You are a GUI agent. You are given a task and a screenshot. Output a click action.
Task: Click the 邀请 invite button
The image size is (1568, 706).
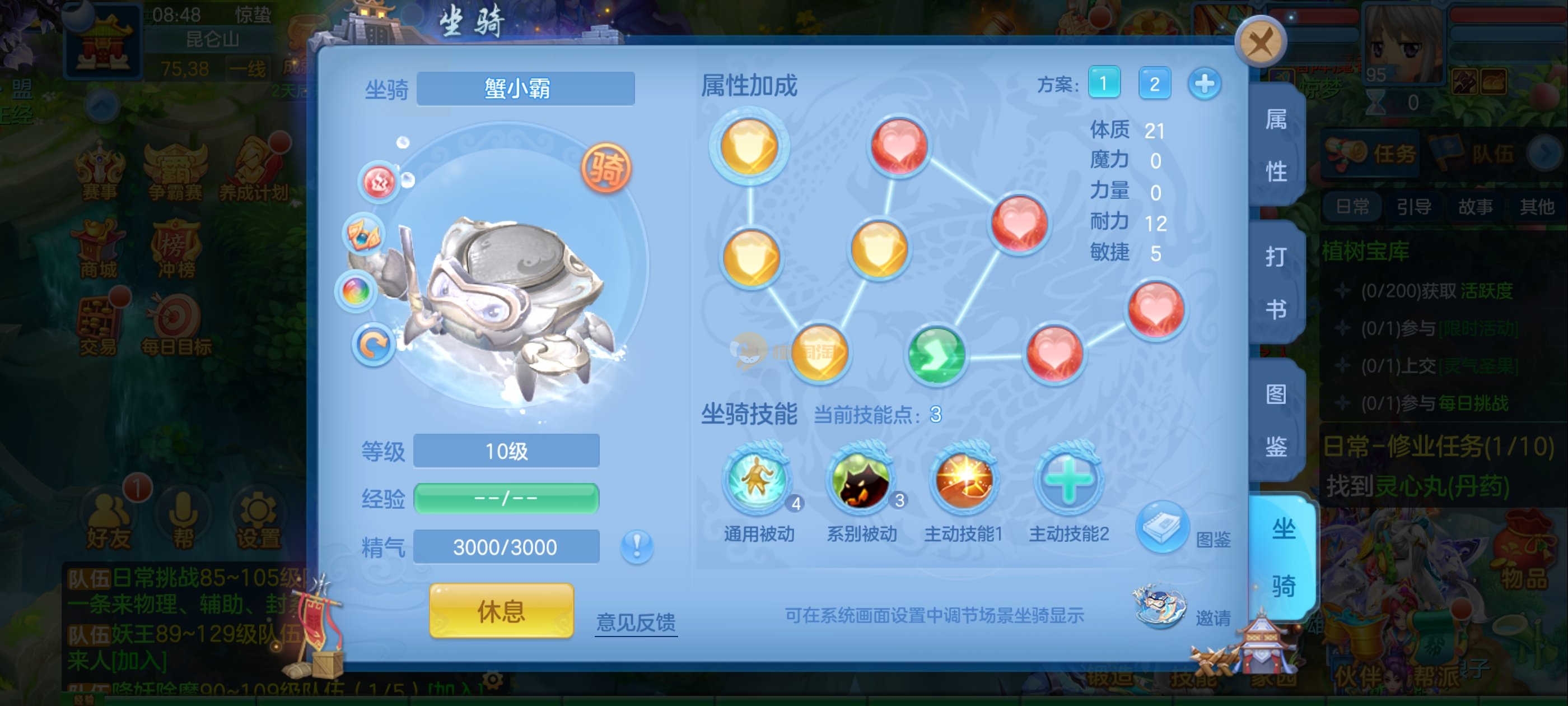click(x=1160, y=607)
